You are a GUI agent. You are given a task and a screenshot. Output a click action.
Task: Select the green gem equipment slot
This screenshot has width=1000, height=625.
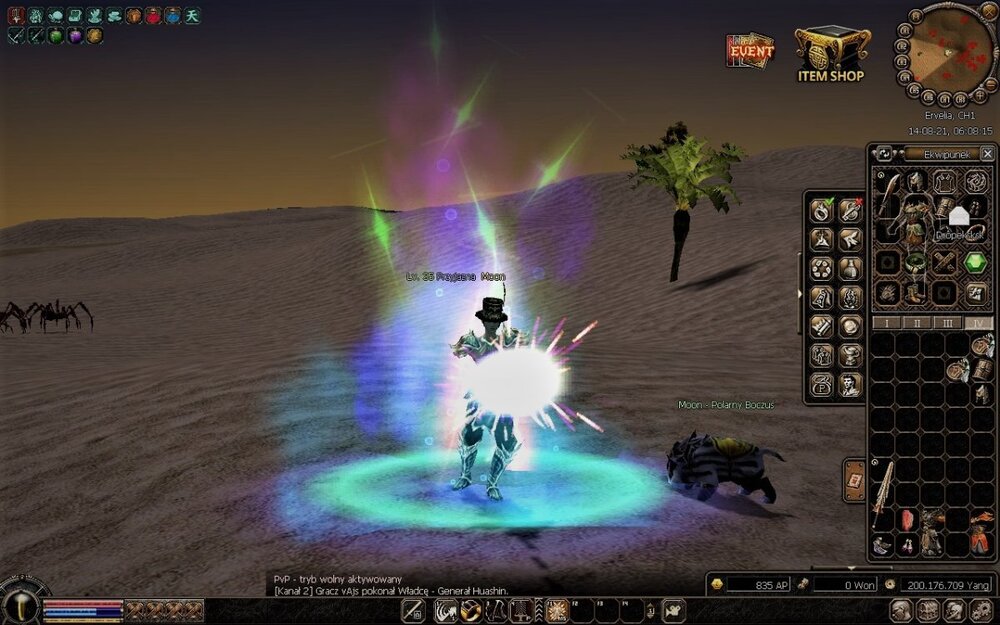point(976,262)
